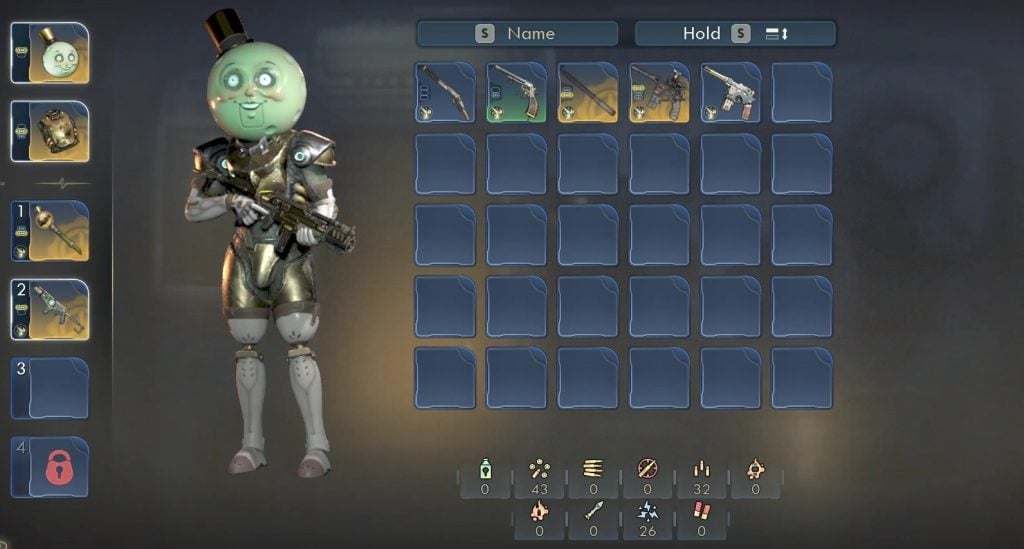Sort inventory by Name
The width and height of the screenshot is (1024, 549).
click(x=517, y=33)
